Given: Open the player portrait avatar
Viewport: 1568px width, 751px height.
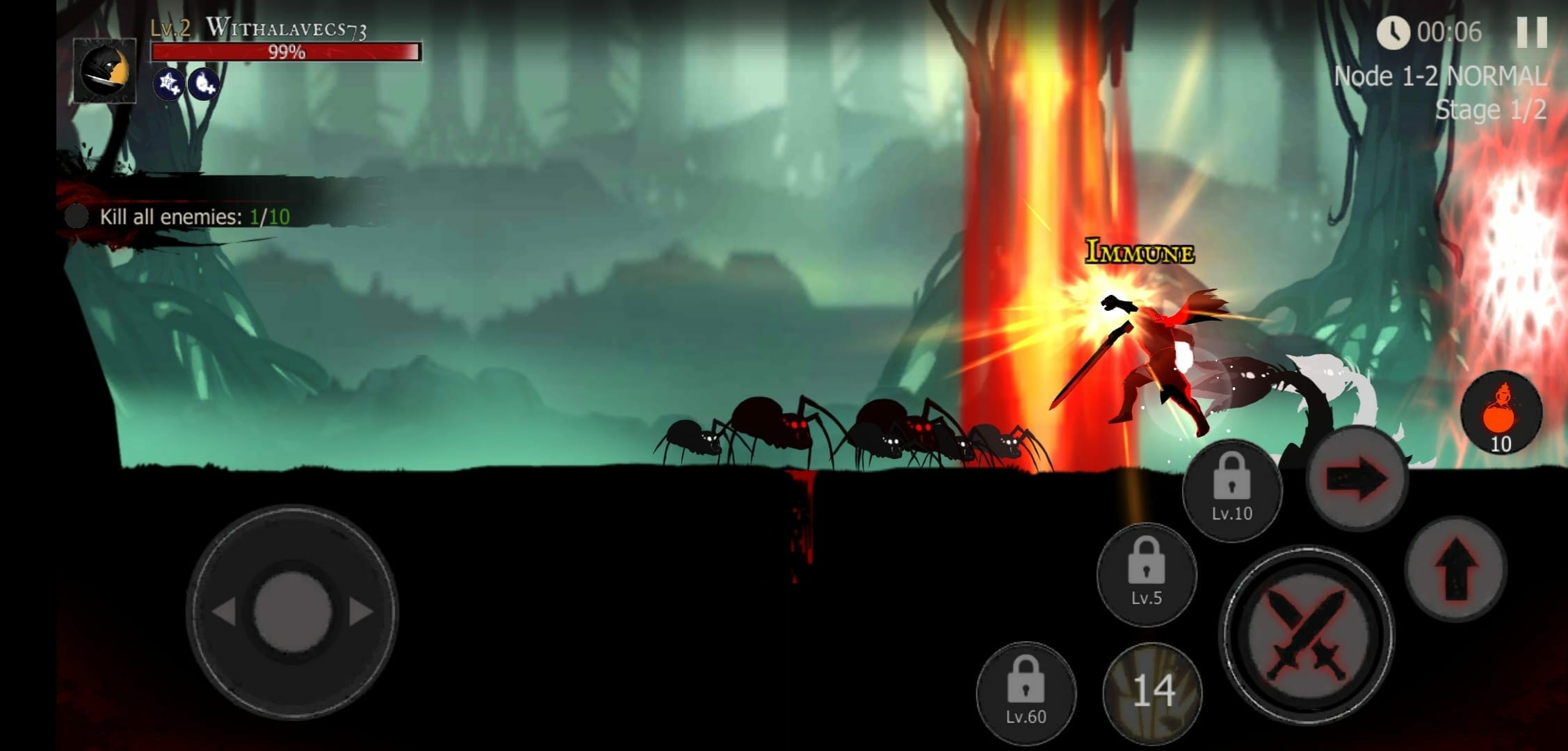Looking at the screenshot, I should [x=105, y=71].
